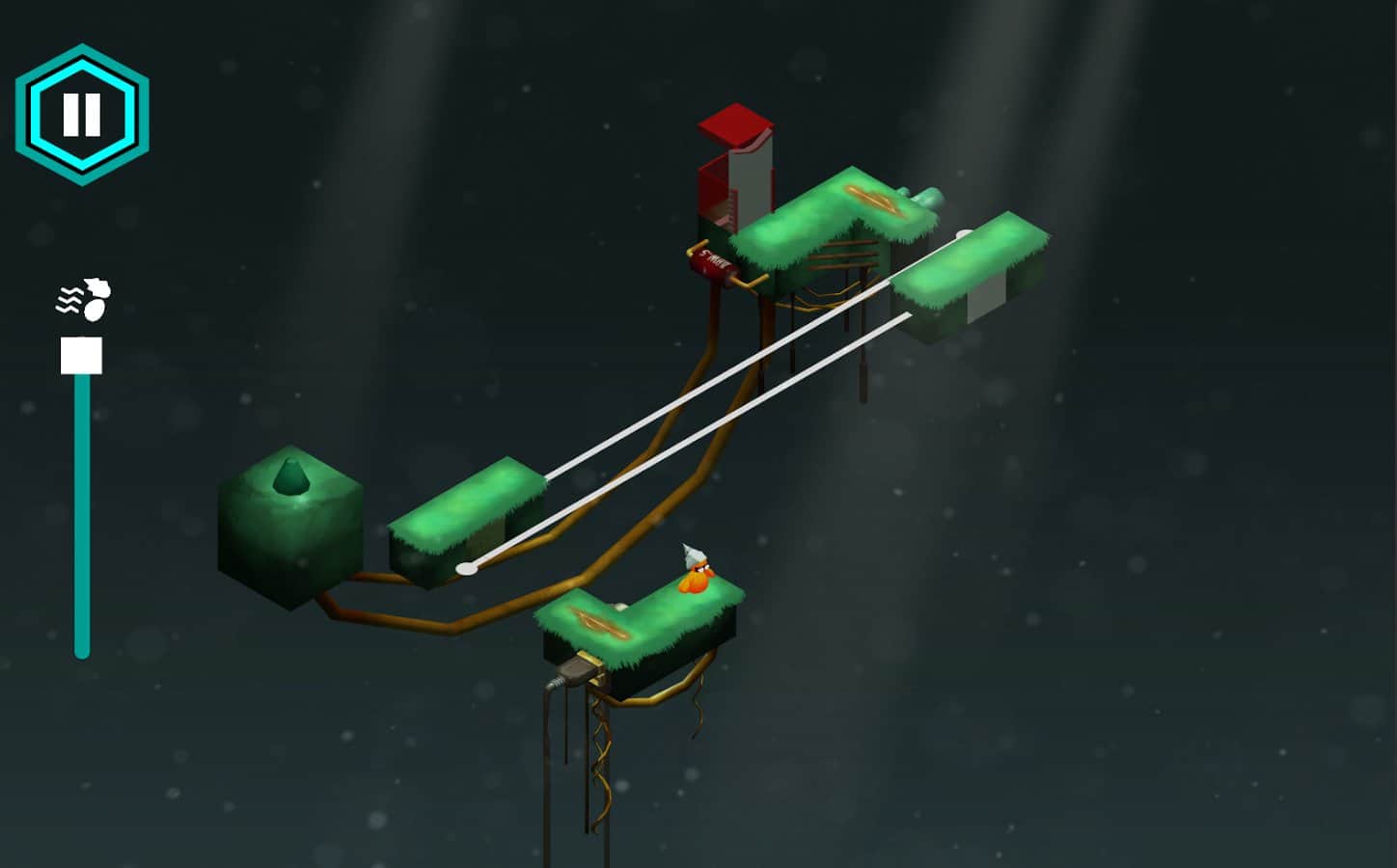Click the red MW.5 extinguisher canister
Viewport: 1397px width, 868px height.
[x=711, y=262]
